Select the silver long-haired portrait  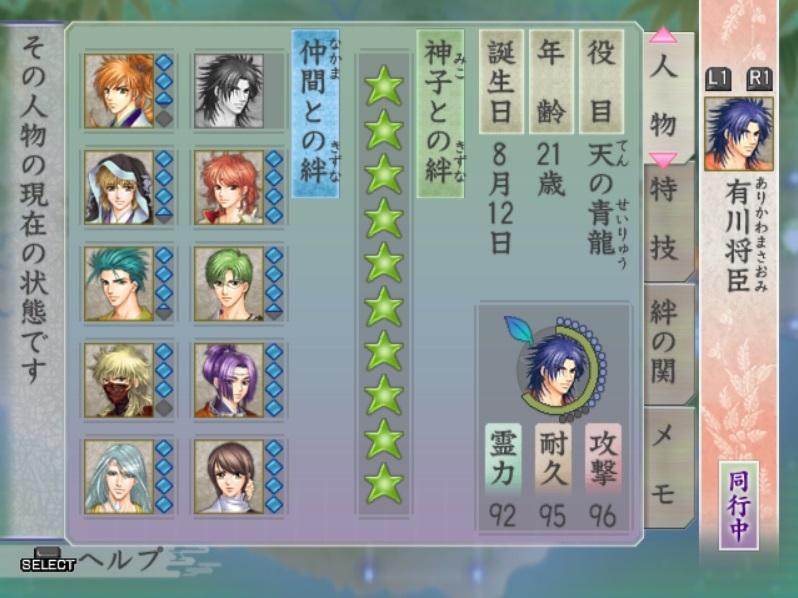119,476
